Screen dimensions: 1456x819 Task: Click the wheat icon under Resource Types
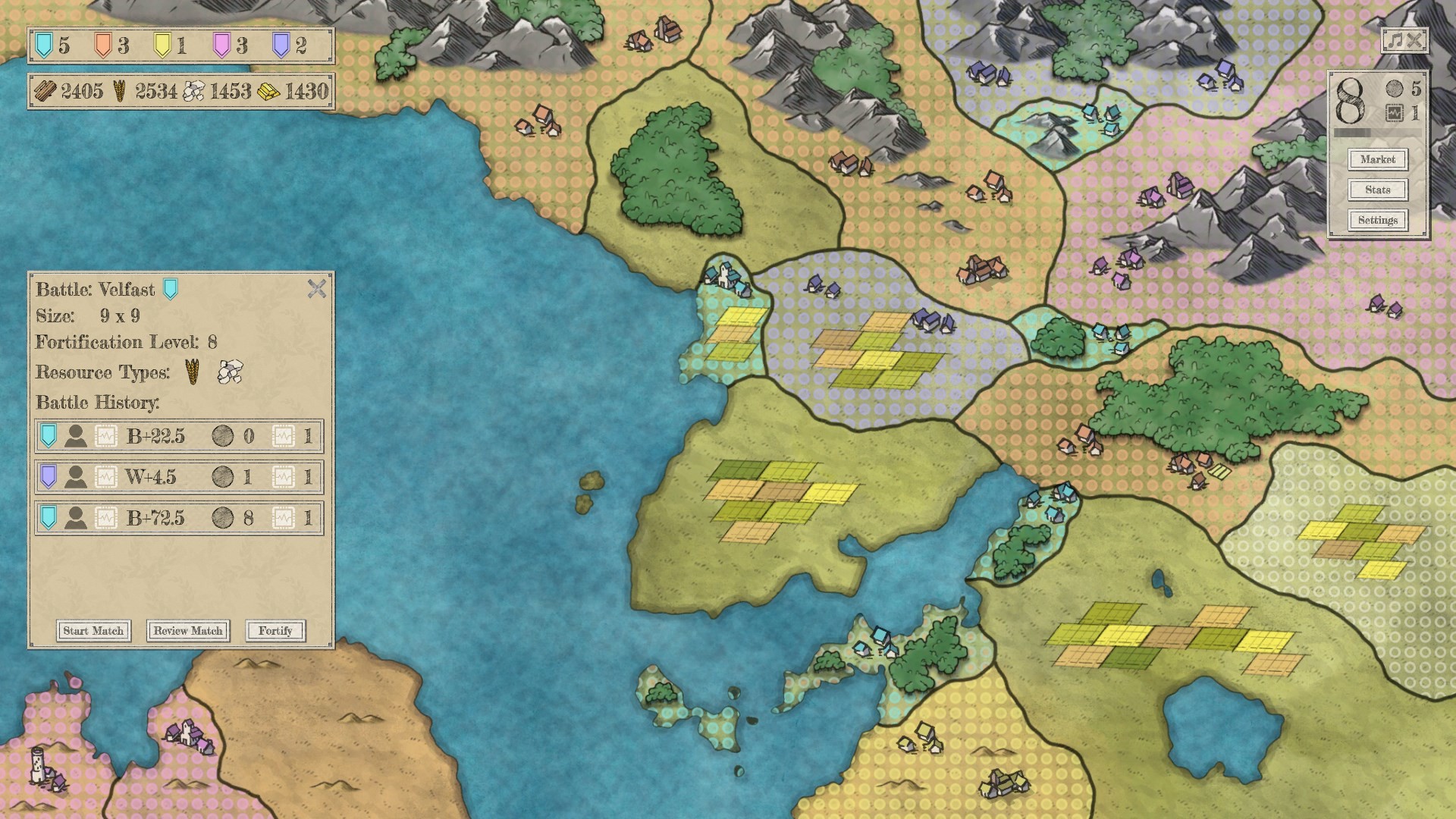point(190,371)
